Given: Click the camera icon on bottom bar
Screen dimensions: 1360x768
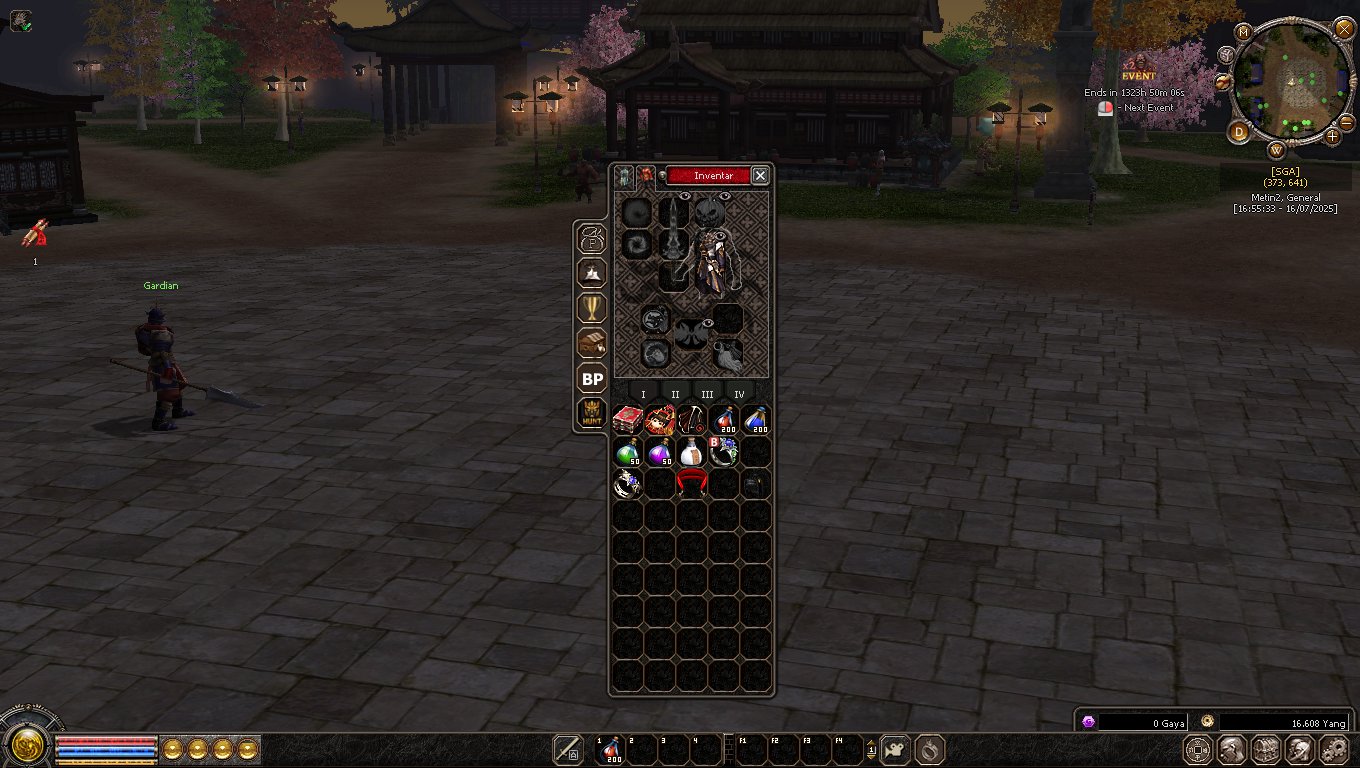Looking at the screenshot, I should coord(896,749).
